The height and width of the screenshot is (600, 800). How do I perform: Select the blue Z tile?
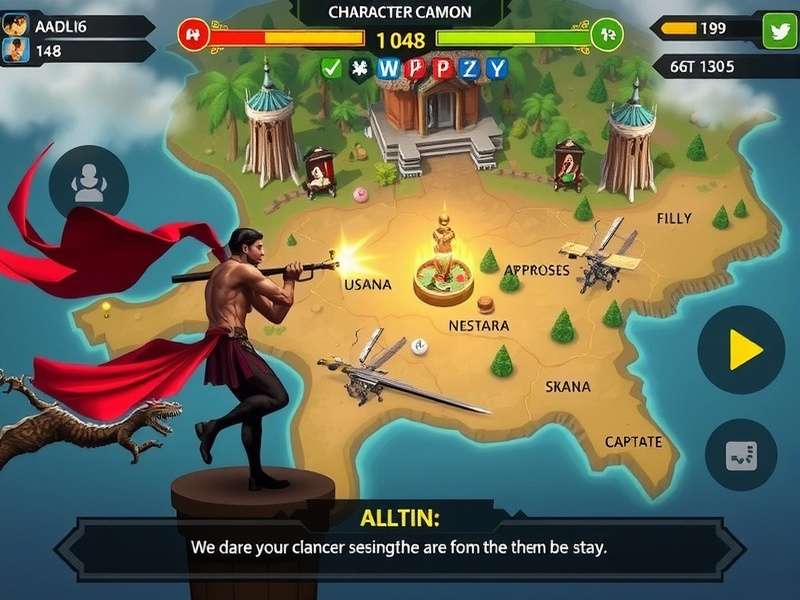(x=469, y=68)
